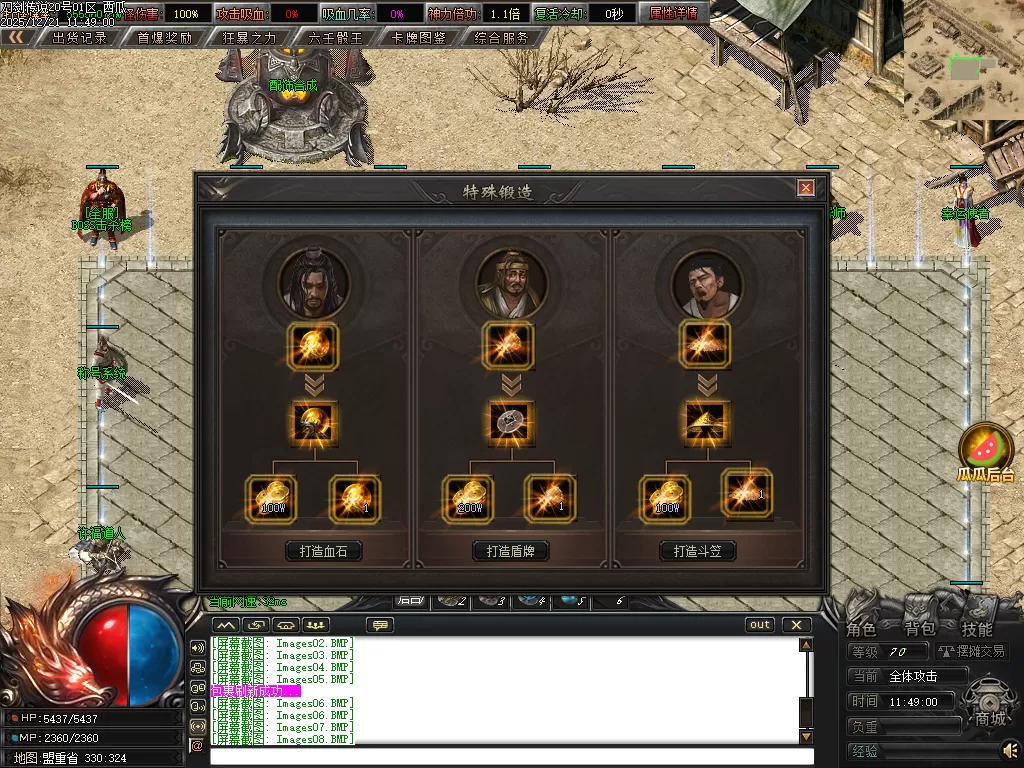Image resolution: width=1024 pixels, height=768 pixels.
Task: Click the chat panel out button
Action: pos(760,625)
